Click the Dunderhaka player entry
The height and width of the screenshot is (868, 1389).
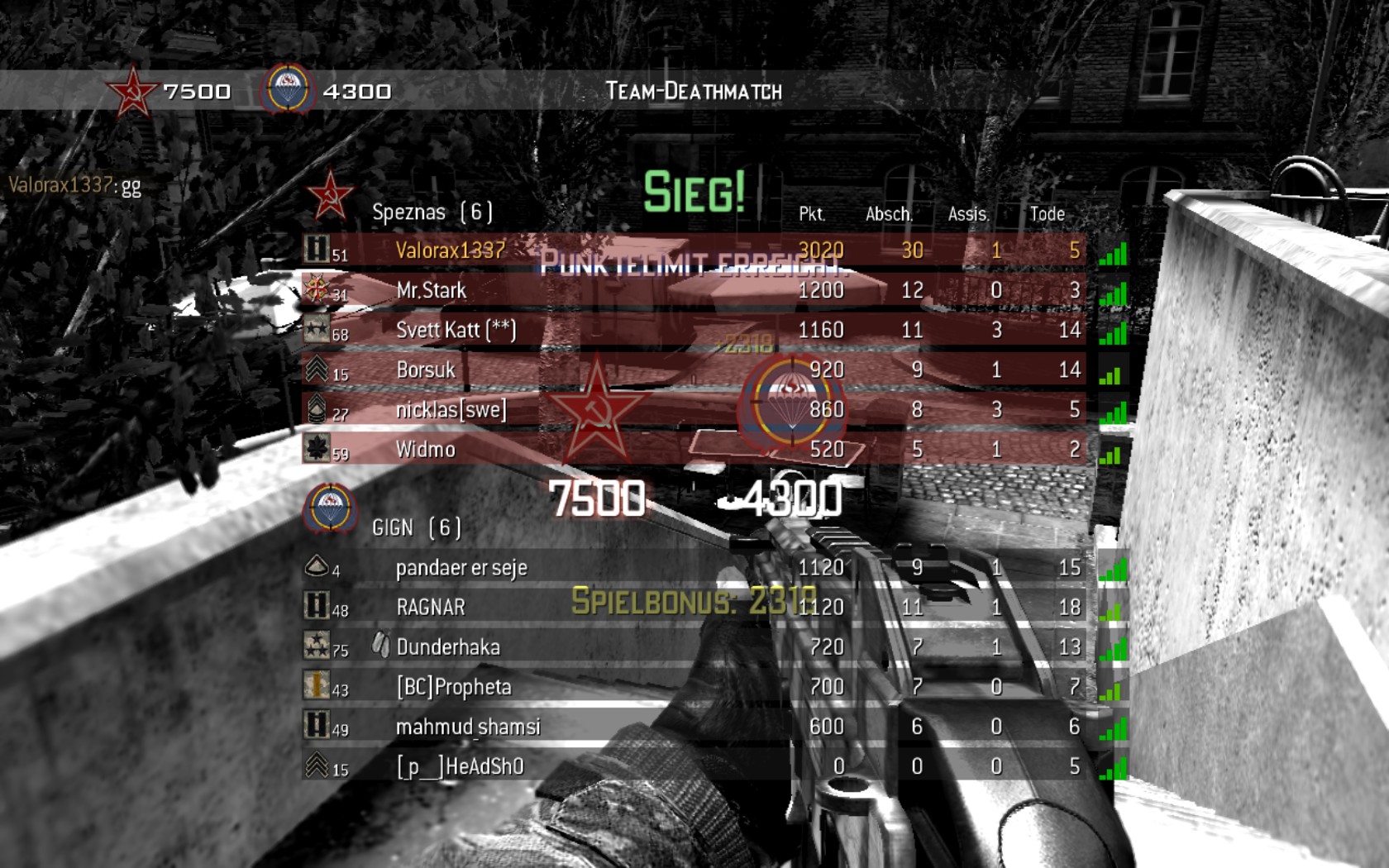447,647
